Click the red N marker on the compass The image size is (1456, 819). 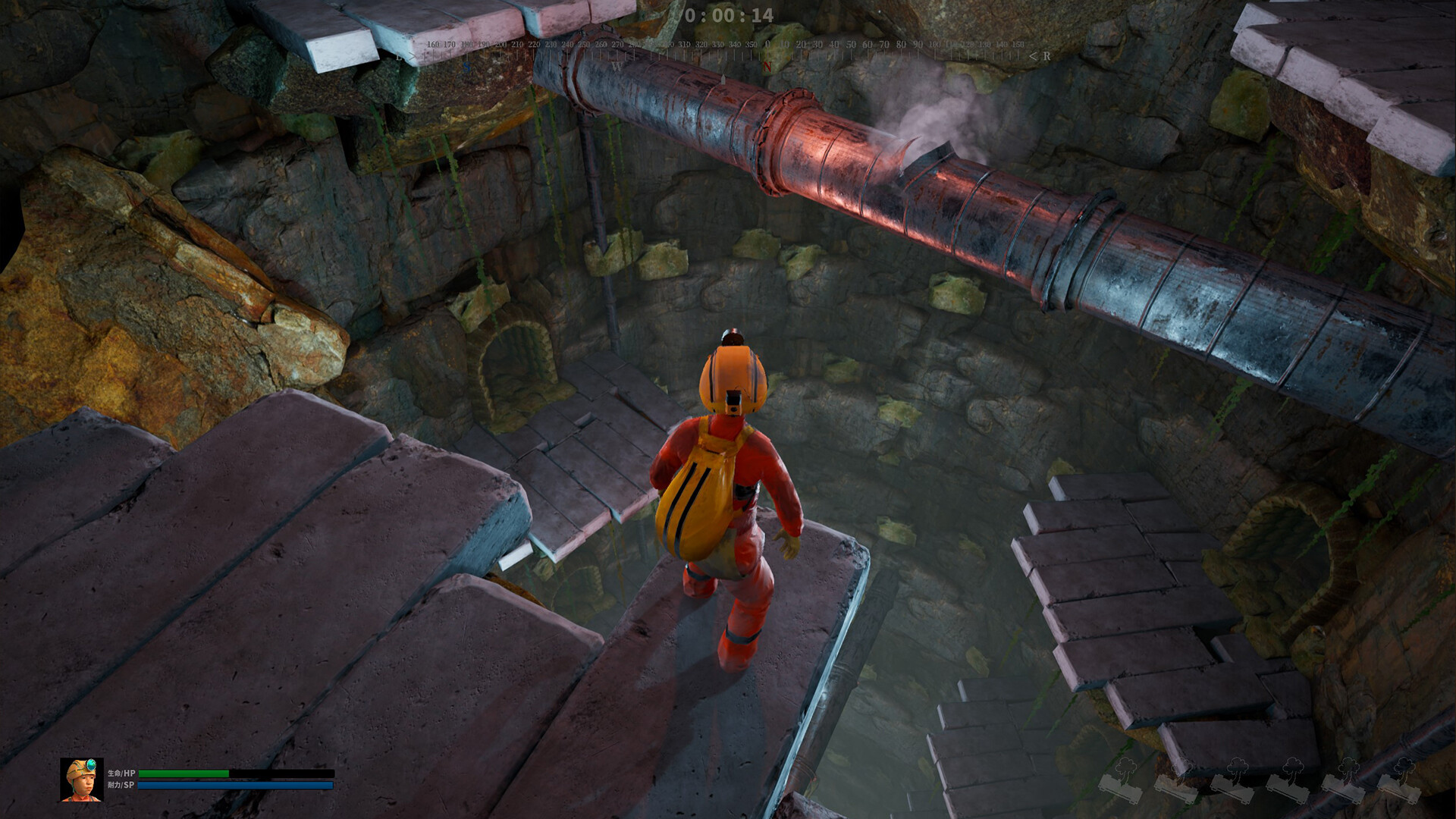coord(767,66)
